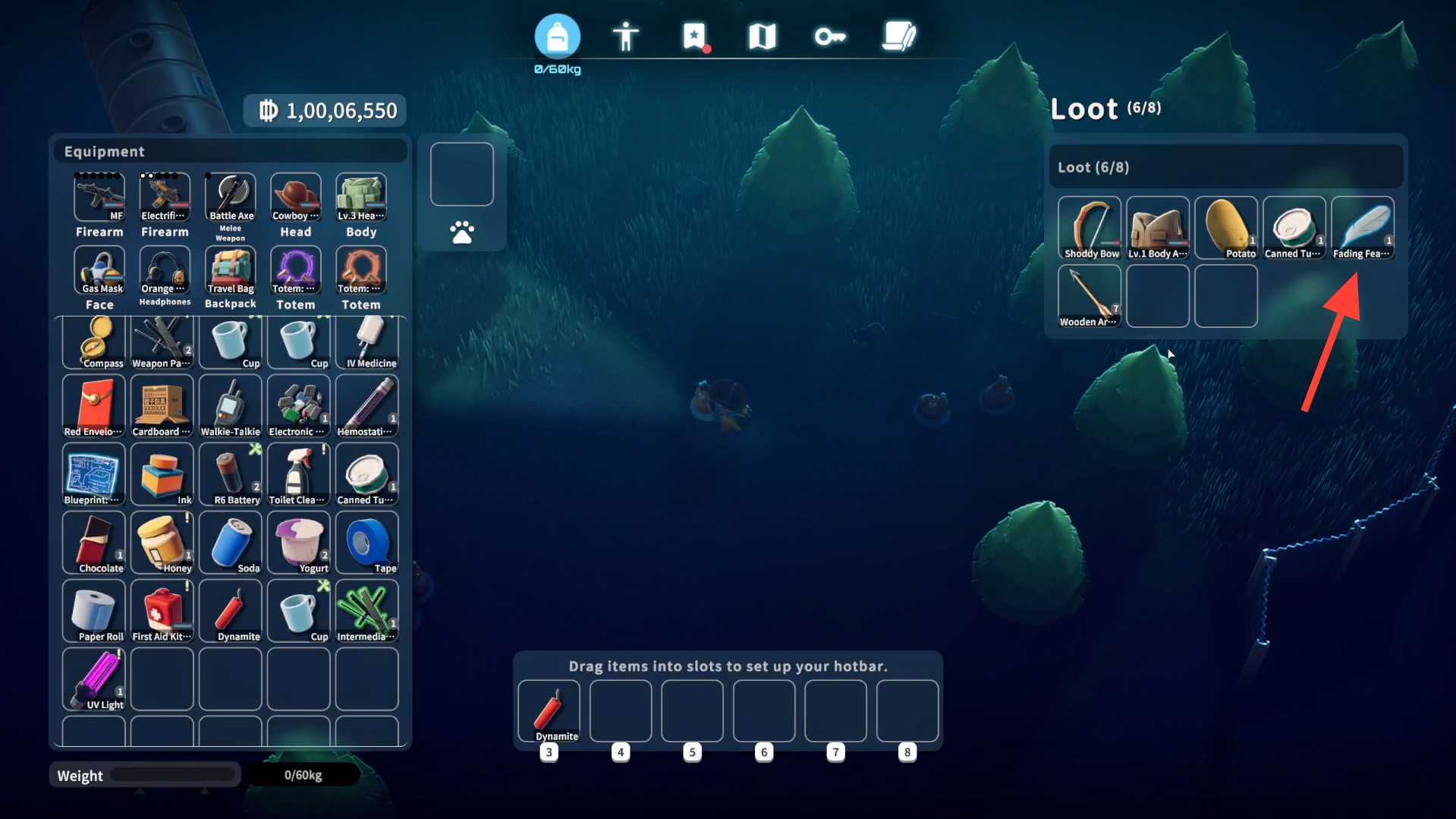This screenshot has width=1456, height=819.
Task: Select the equipped Battle Axe slot
Action: 231,197
